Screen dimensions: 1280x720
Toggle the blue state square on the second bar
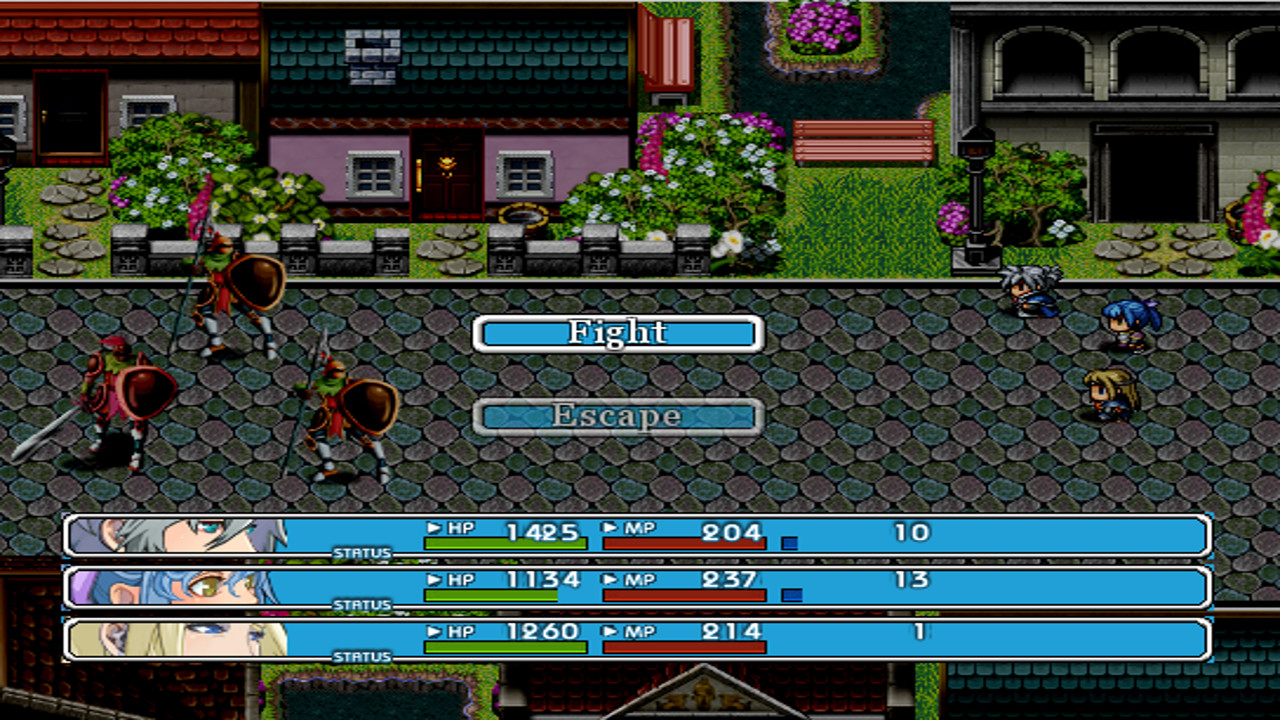(792, 595)
